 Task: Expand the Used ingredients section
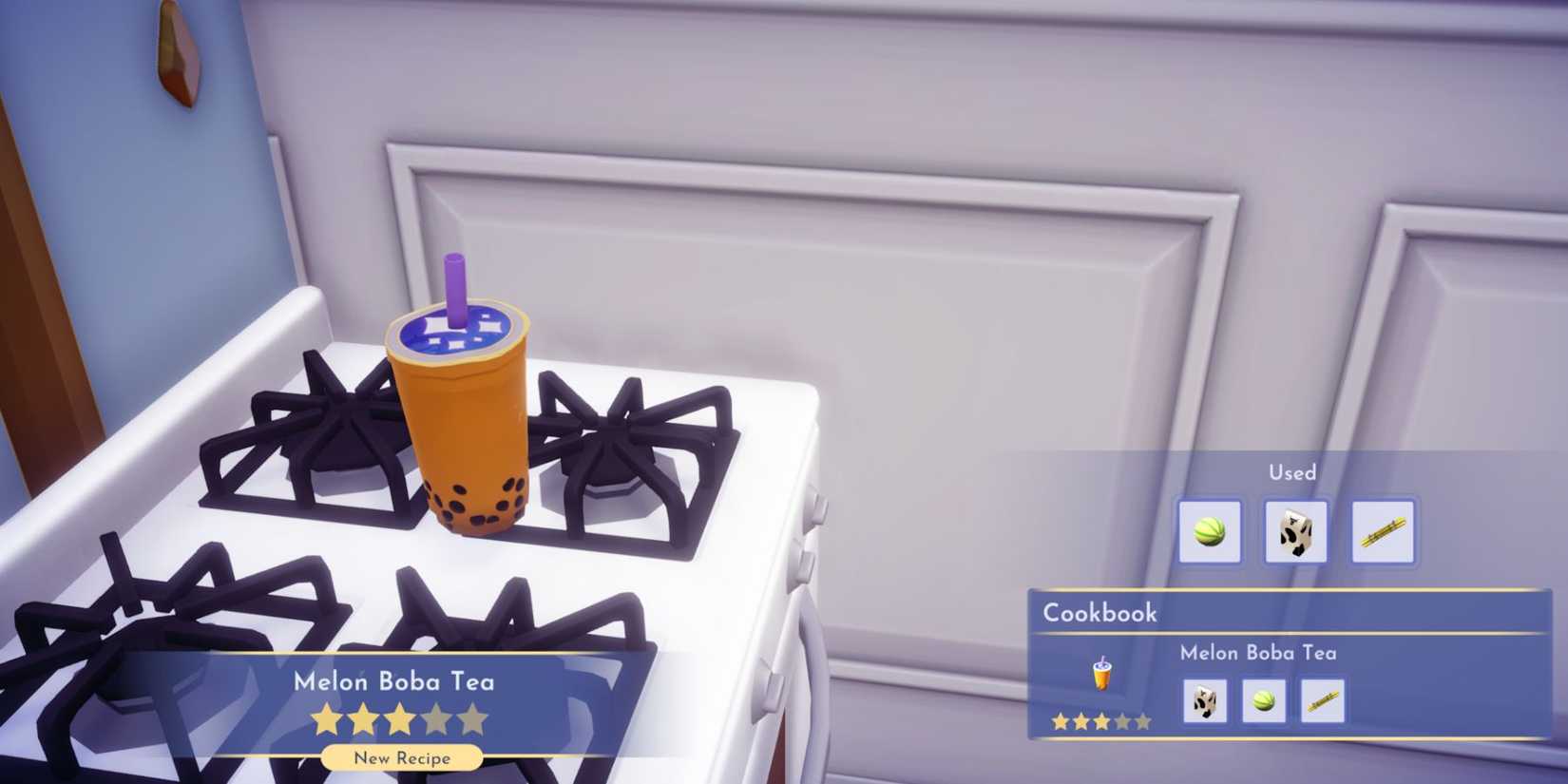pos(1292,472)
